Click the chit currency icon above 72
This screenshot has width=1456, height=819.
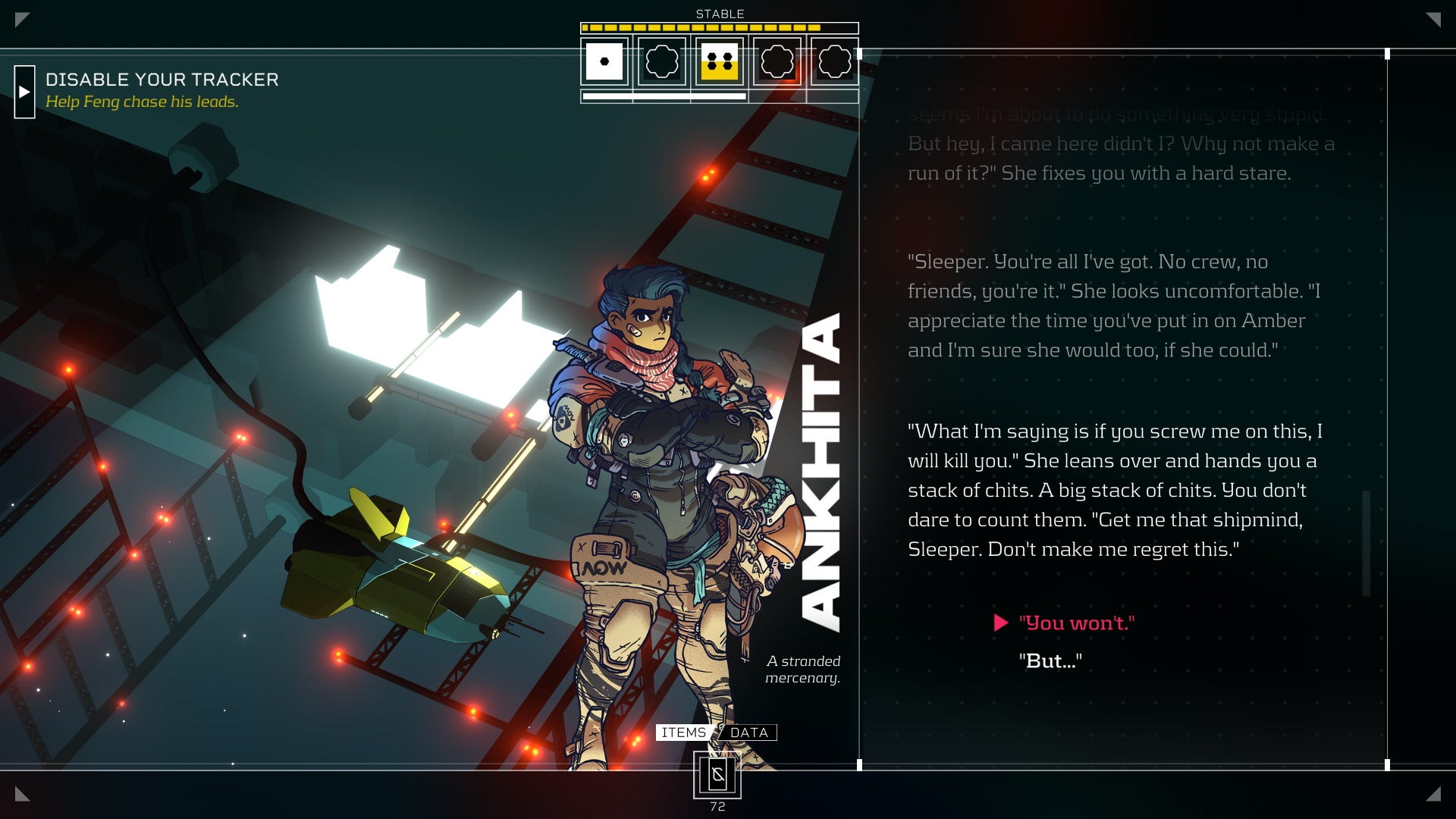717,775
